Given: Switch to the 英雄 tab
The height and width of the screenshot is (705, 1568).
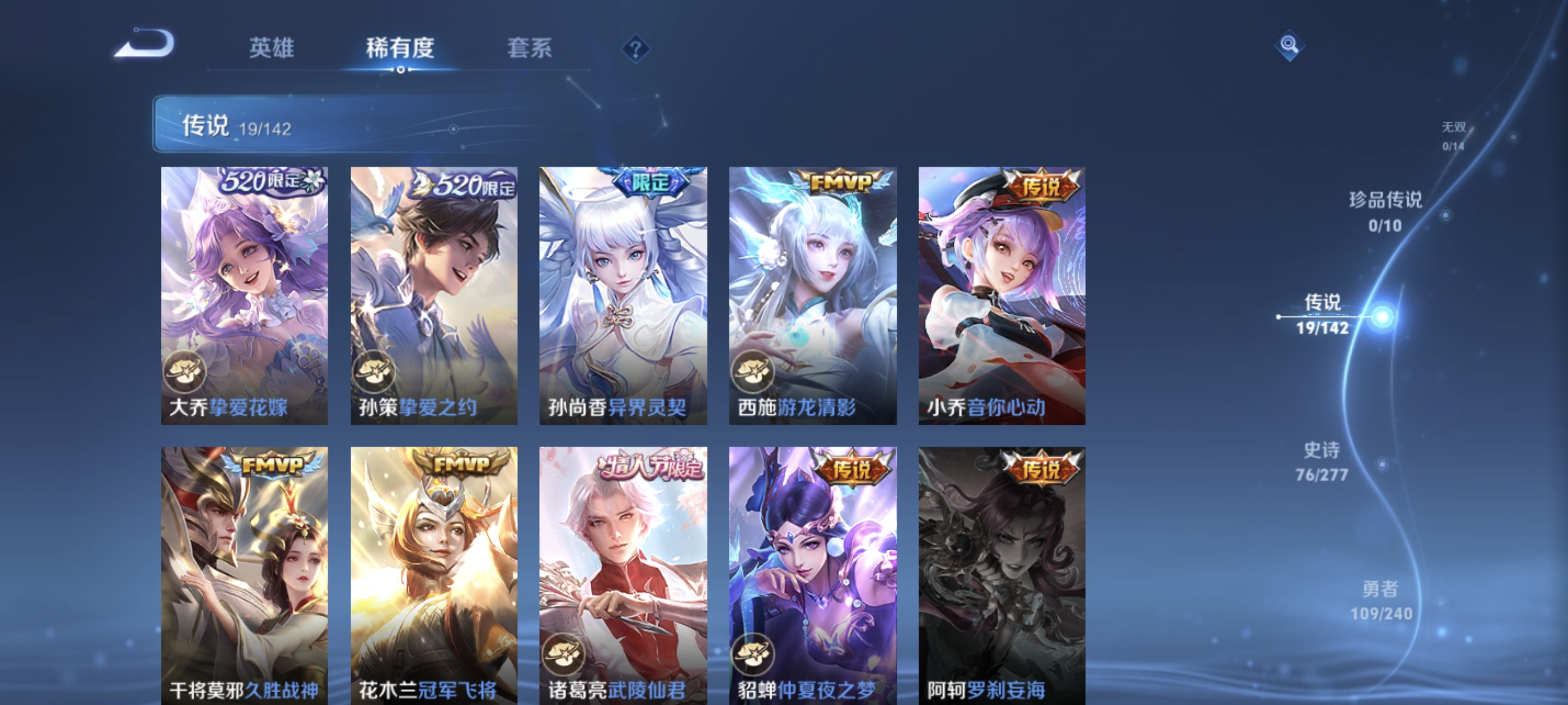Looking at the screenshot, I should pos(272,49).
